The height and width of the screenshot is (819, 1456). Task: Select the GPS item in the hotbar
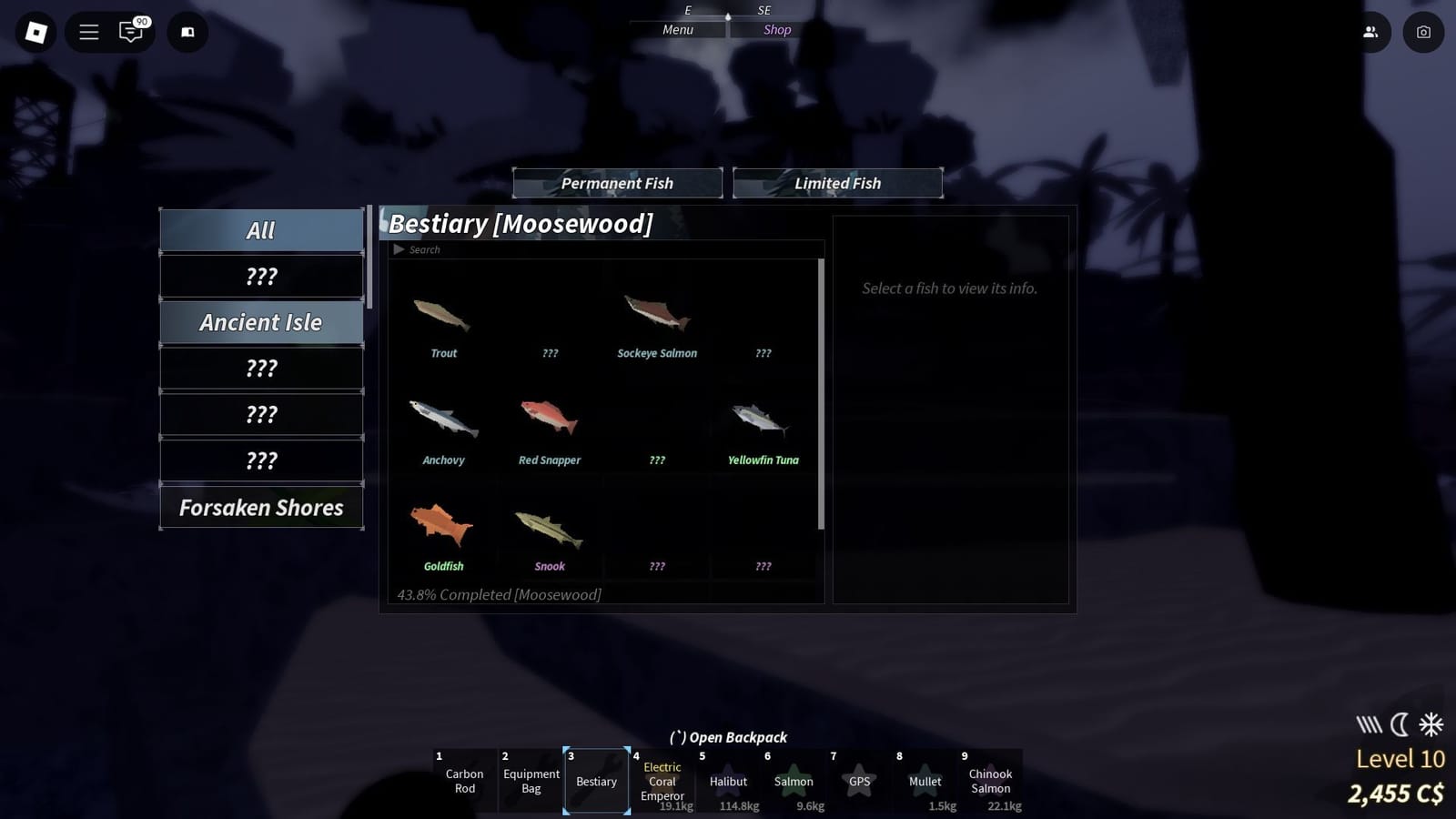(x=859, y=781)
